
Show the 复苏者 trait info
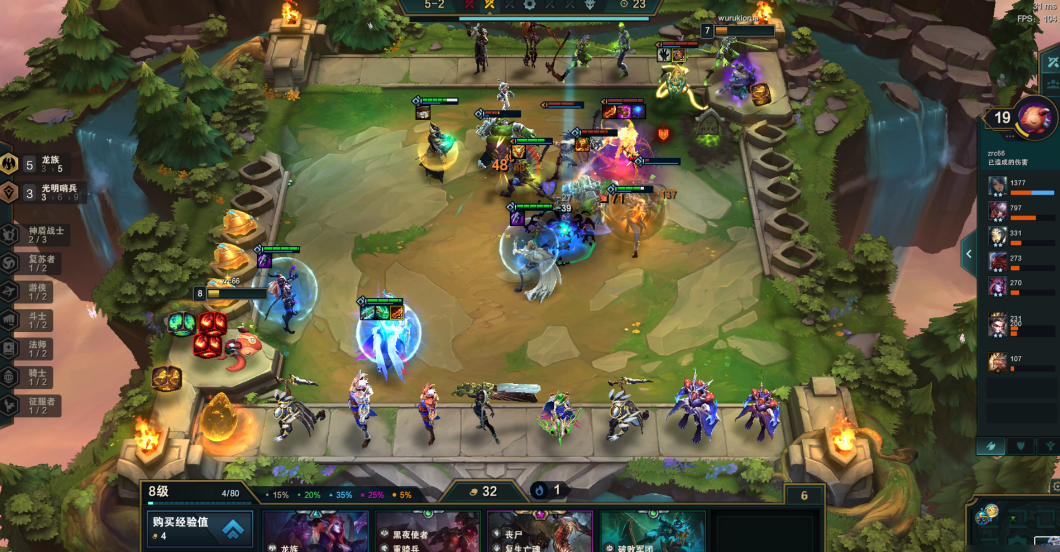(x=36, y=263)
